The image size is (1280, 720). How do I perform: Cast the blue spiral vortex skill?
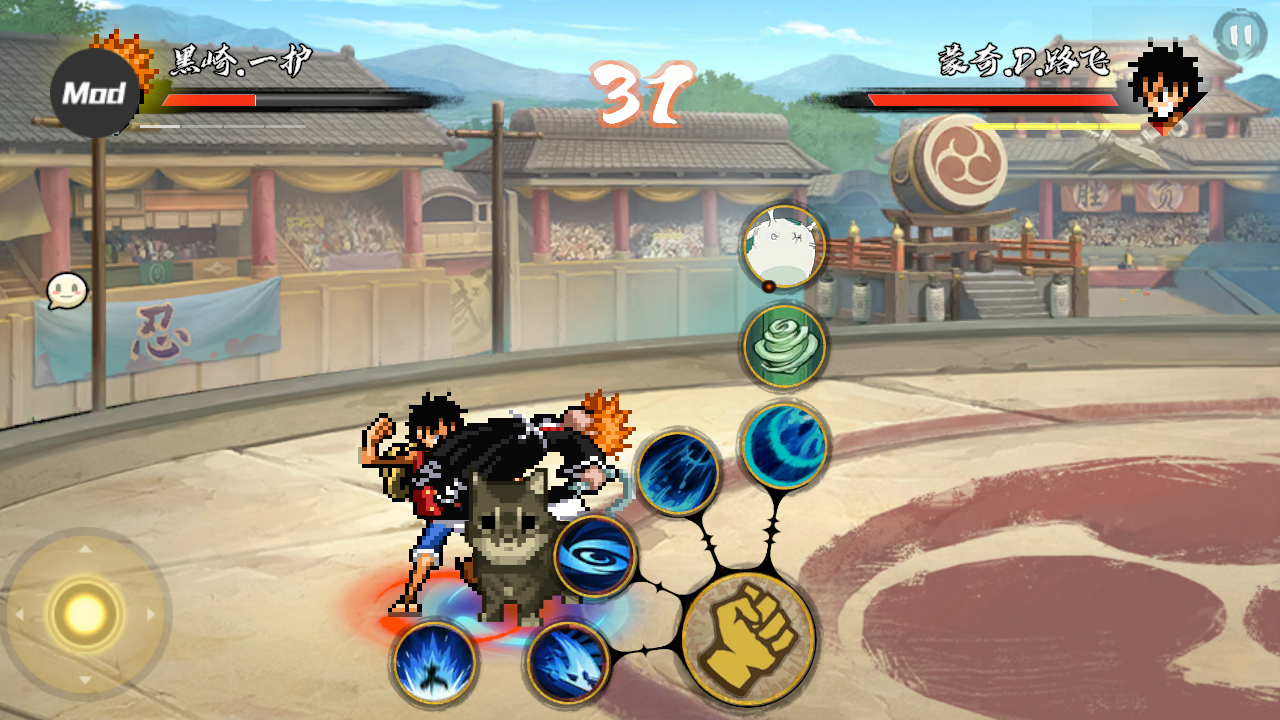(595, 556)
